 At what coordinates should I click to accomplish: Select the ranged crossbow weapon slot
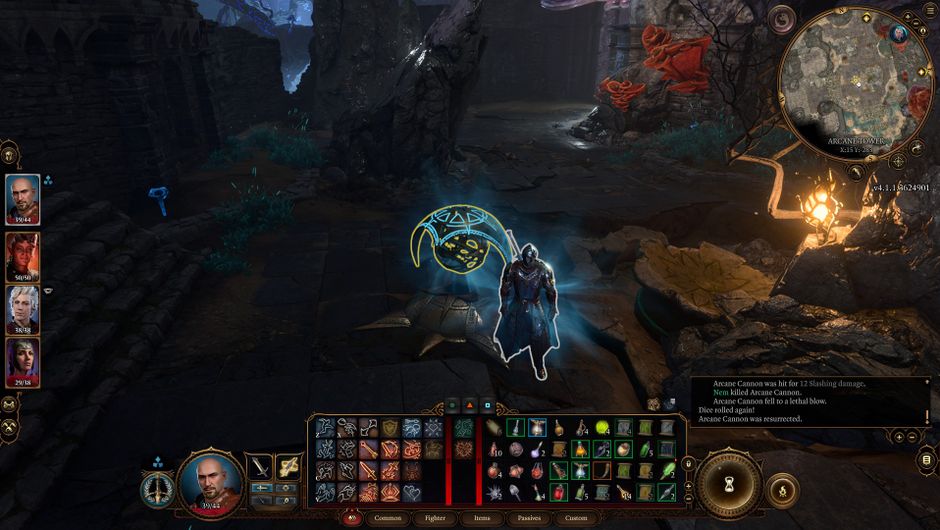[x=289, y=467]
